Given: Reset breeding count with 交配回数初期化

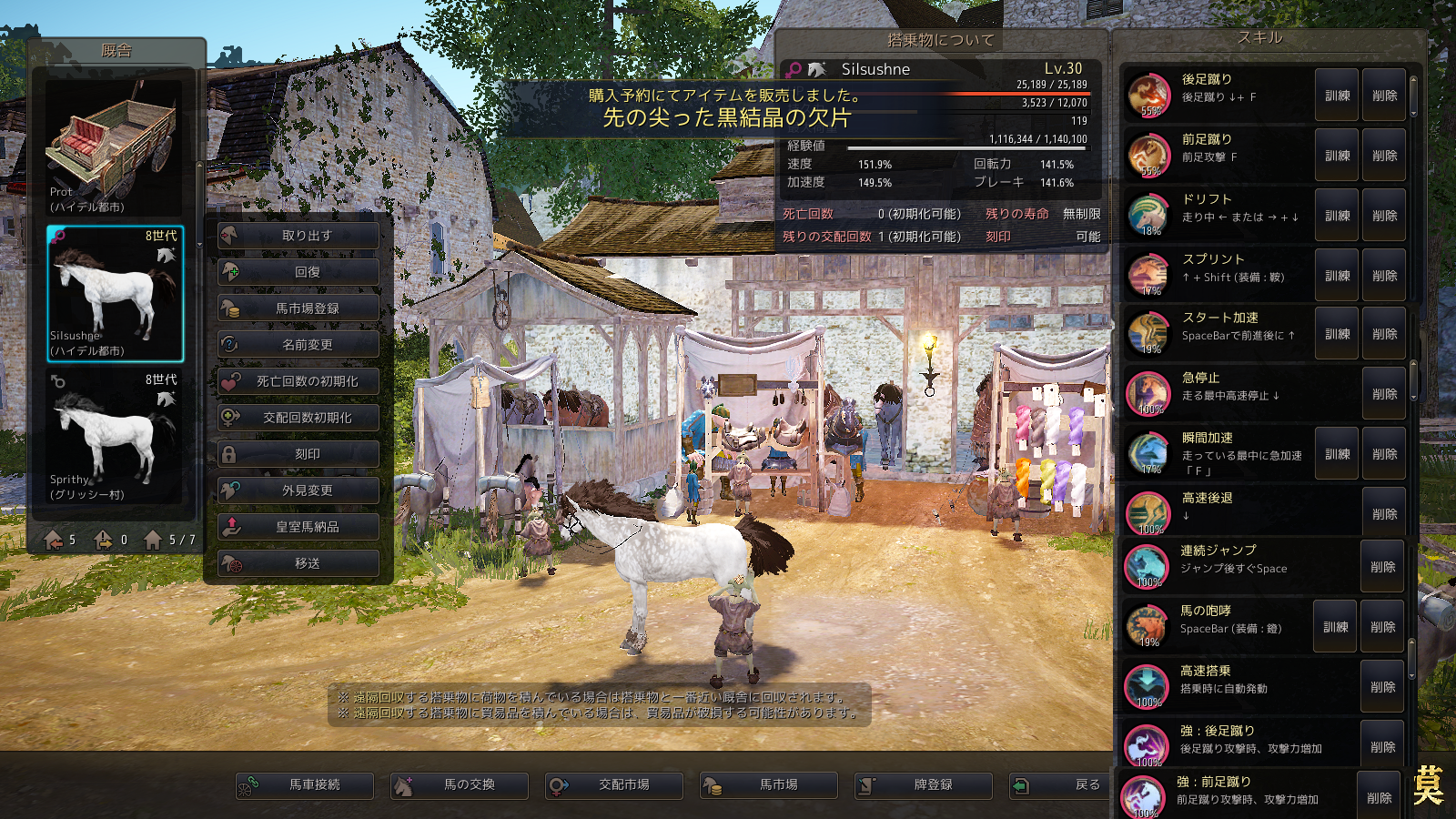Looking at the screenshot, I should click(x=298, y=418).
